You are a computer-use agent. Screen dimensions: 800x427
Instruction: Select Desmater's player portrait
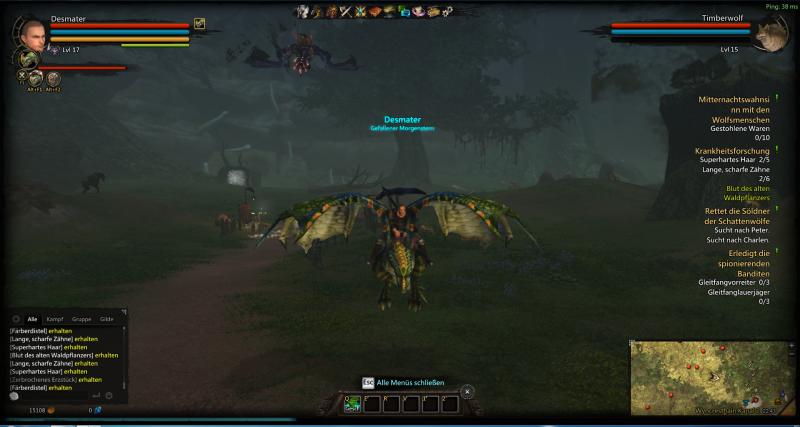[32, 33]
